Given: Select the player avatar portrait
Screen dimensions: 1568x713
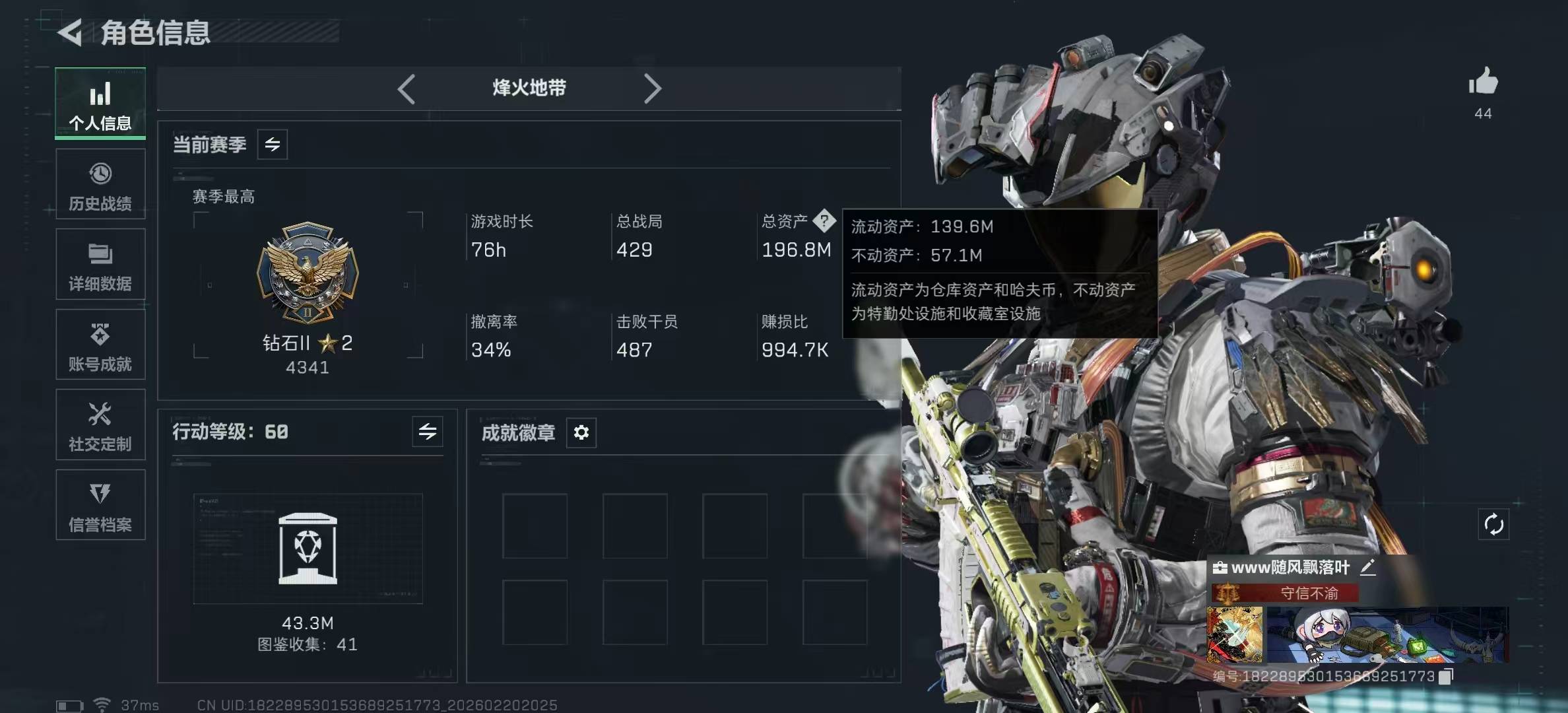Looking at the screenshot, I should (x=1235, y=634).
